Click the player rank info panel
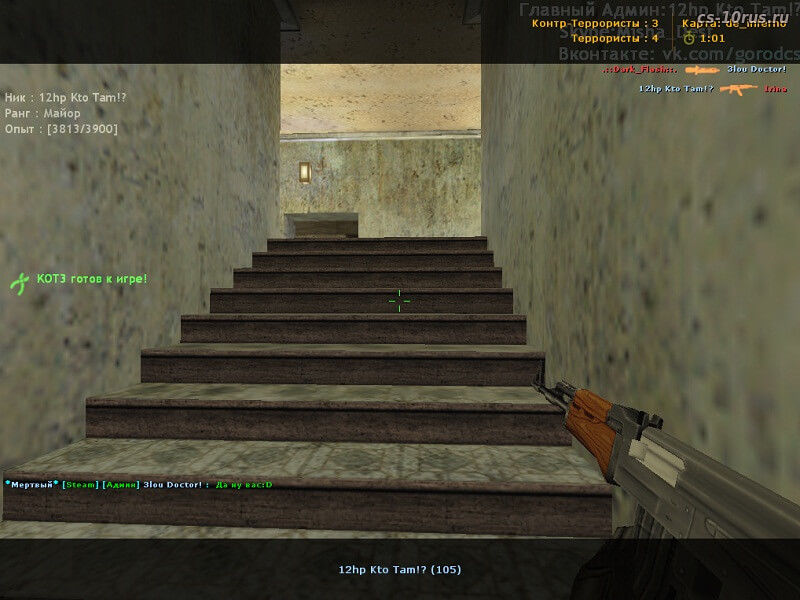800x600 pixels. (x=62, y=113)
